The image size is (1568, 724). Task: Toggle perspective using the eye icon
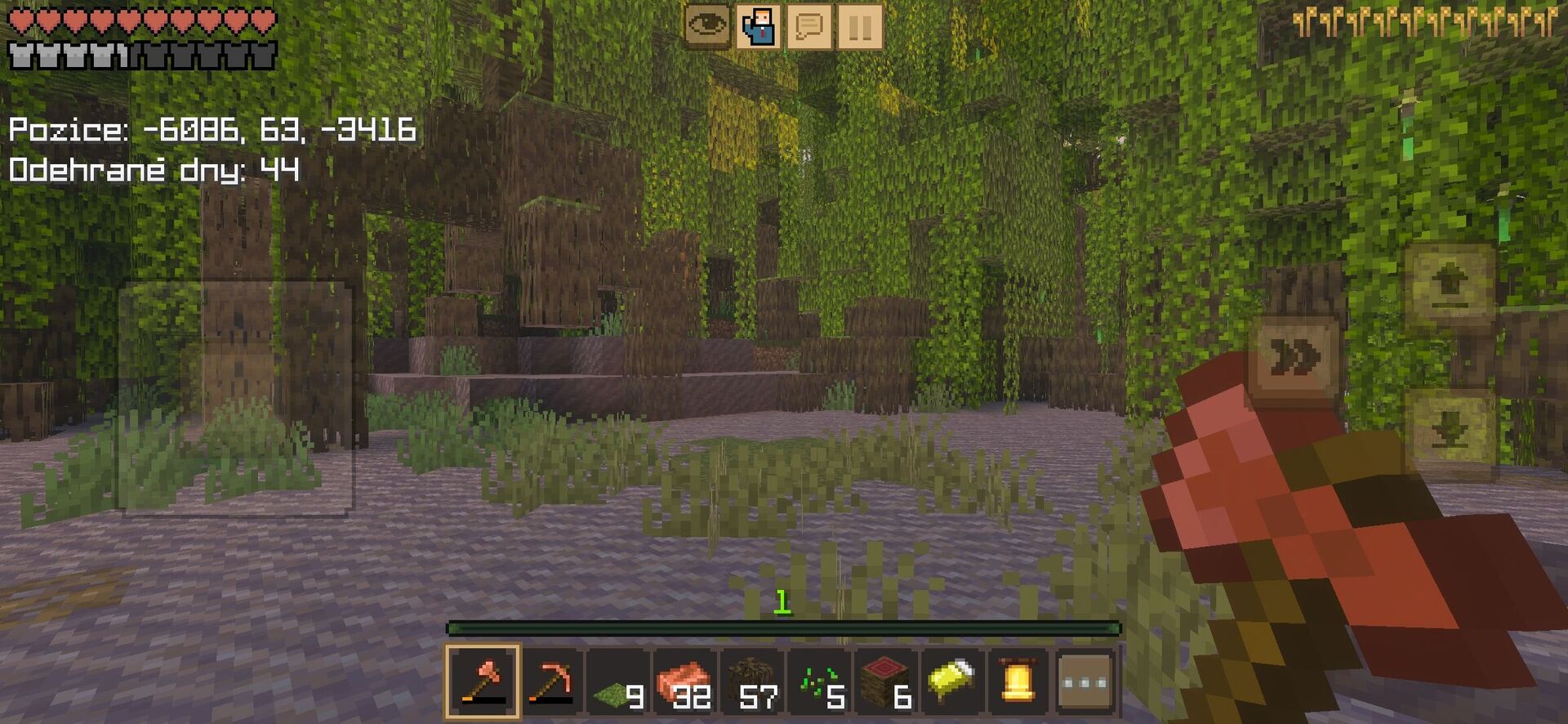point(709,25)
